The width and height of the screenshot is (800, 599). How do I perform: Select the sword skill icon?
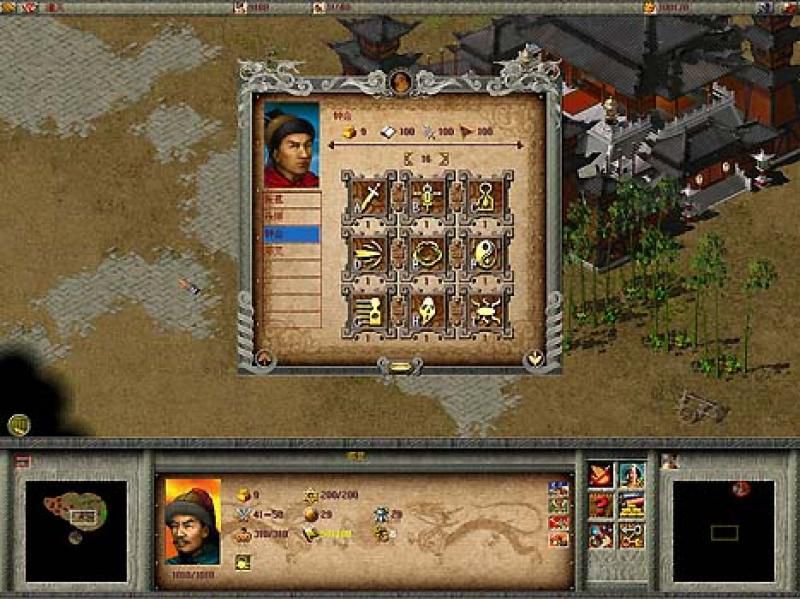(367, 195)
